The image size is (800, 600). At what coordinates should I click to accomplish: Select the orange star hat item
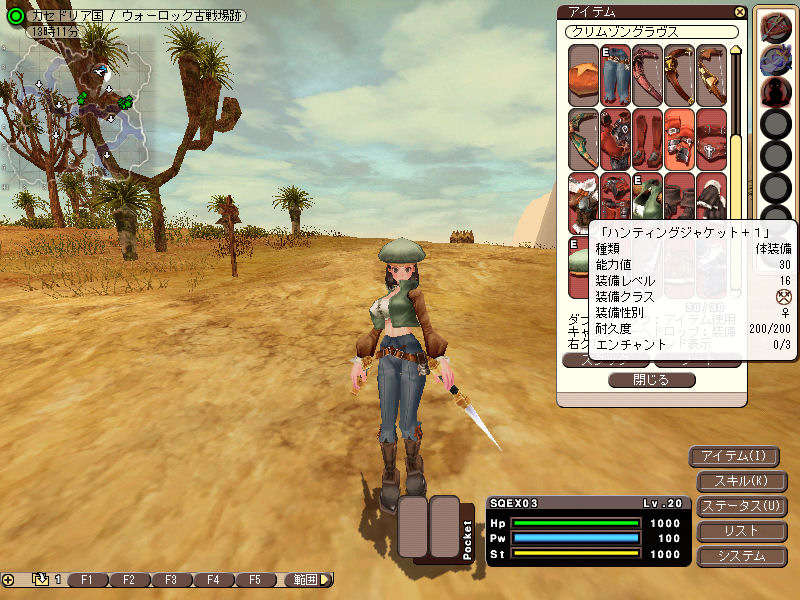point(584,75)
